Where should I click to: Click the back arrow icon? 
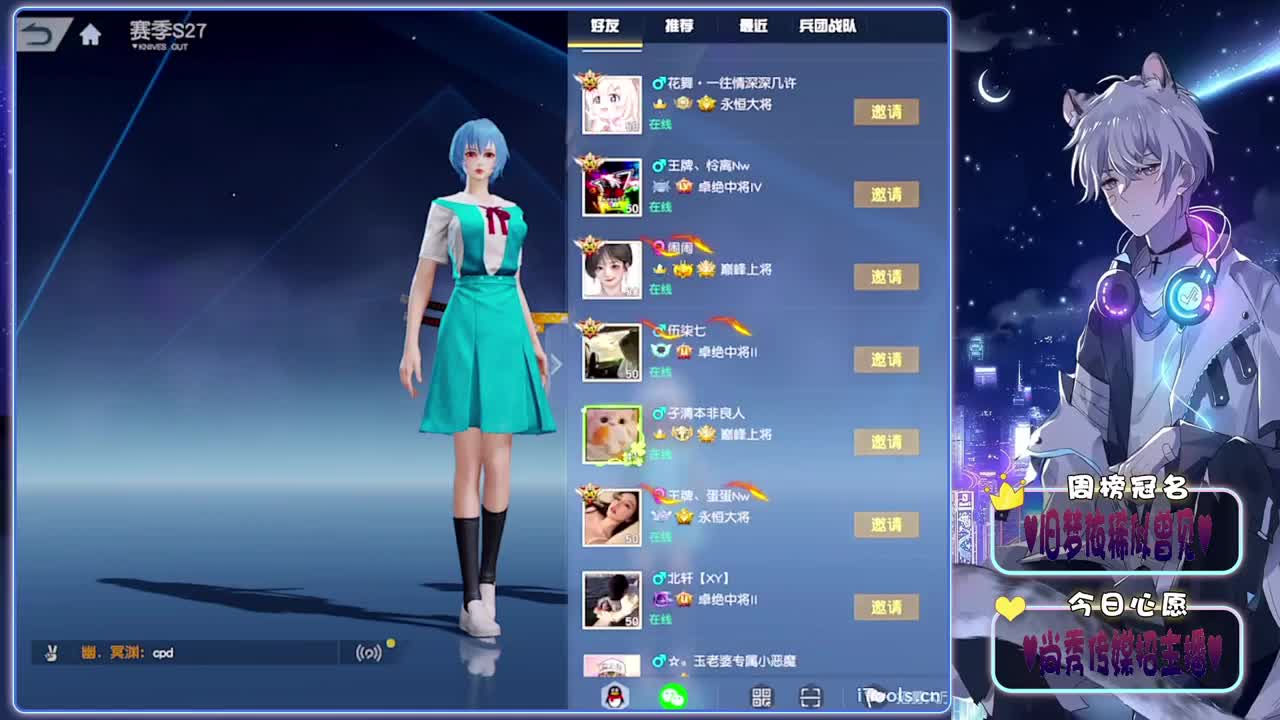coord(38,33)
